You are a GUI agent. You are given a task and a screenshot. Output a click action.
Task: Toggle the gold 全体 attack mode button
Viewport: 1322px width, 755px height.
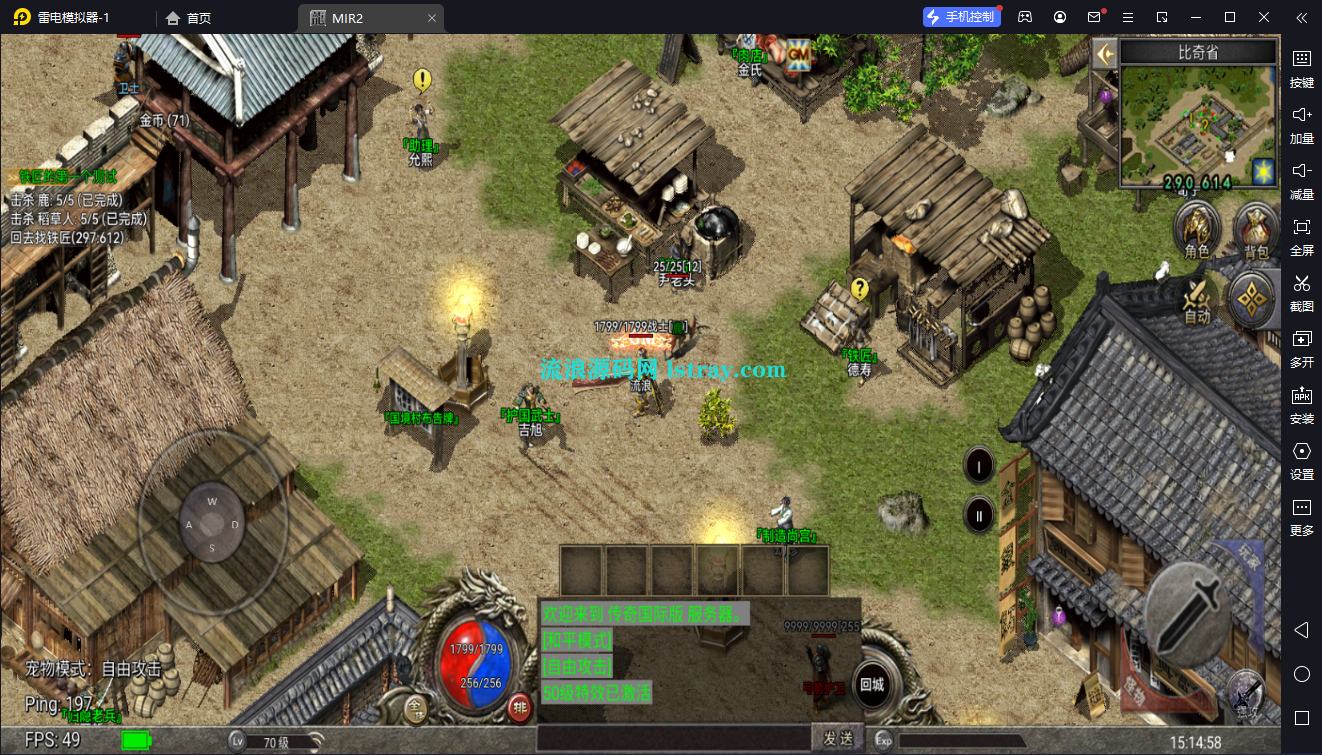[x=418, y=710]
